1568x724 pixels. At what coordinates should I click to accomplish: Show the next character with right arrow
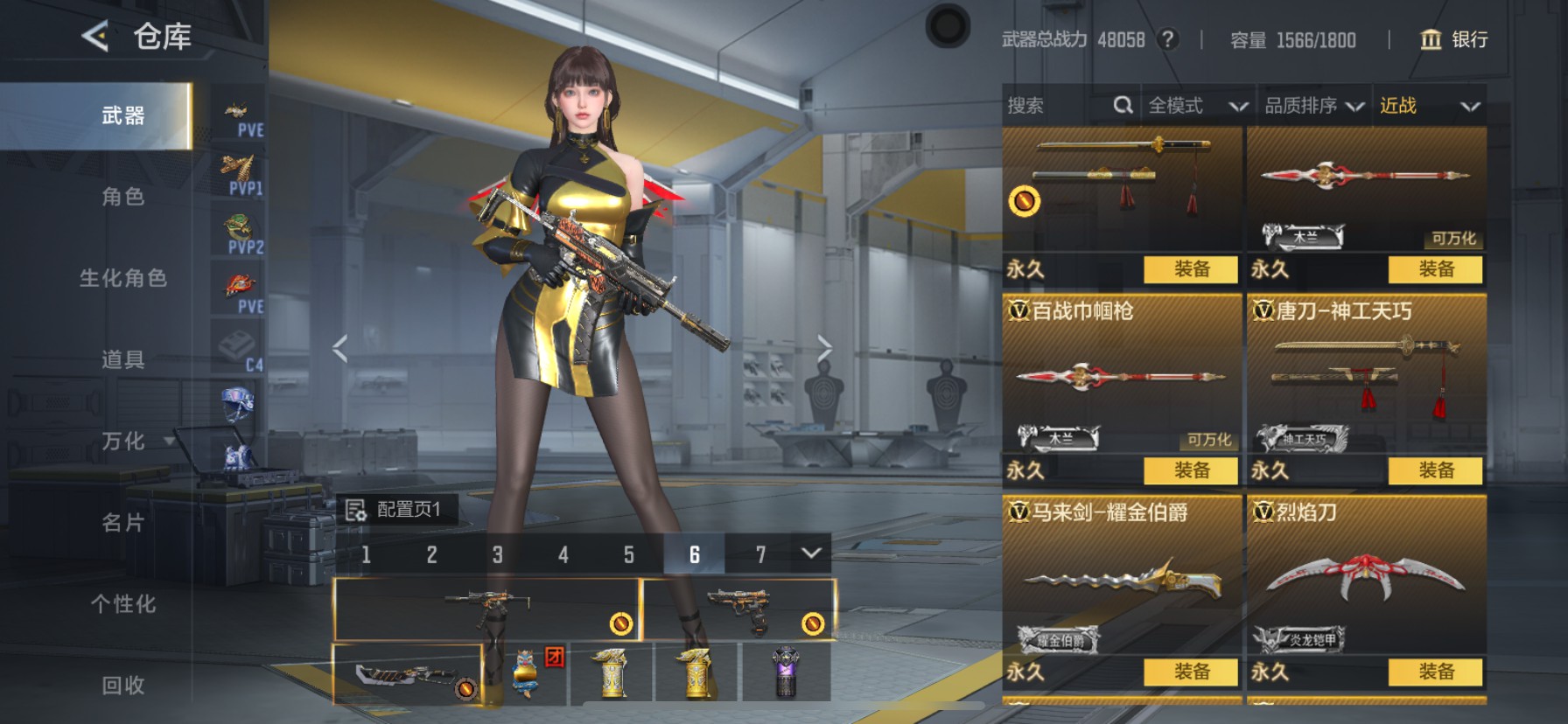tap(824, 348)
